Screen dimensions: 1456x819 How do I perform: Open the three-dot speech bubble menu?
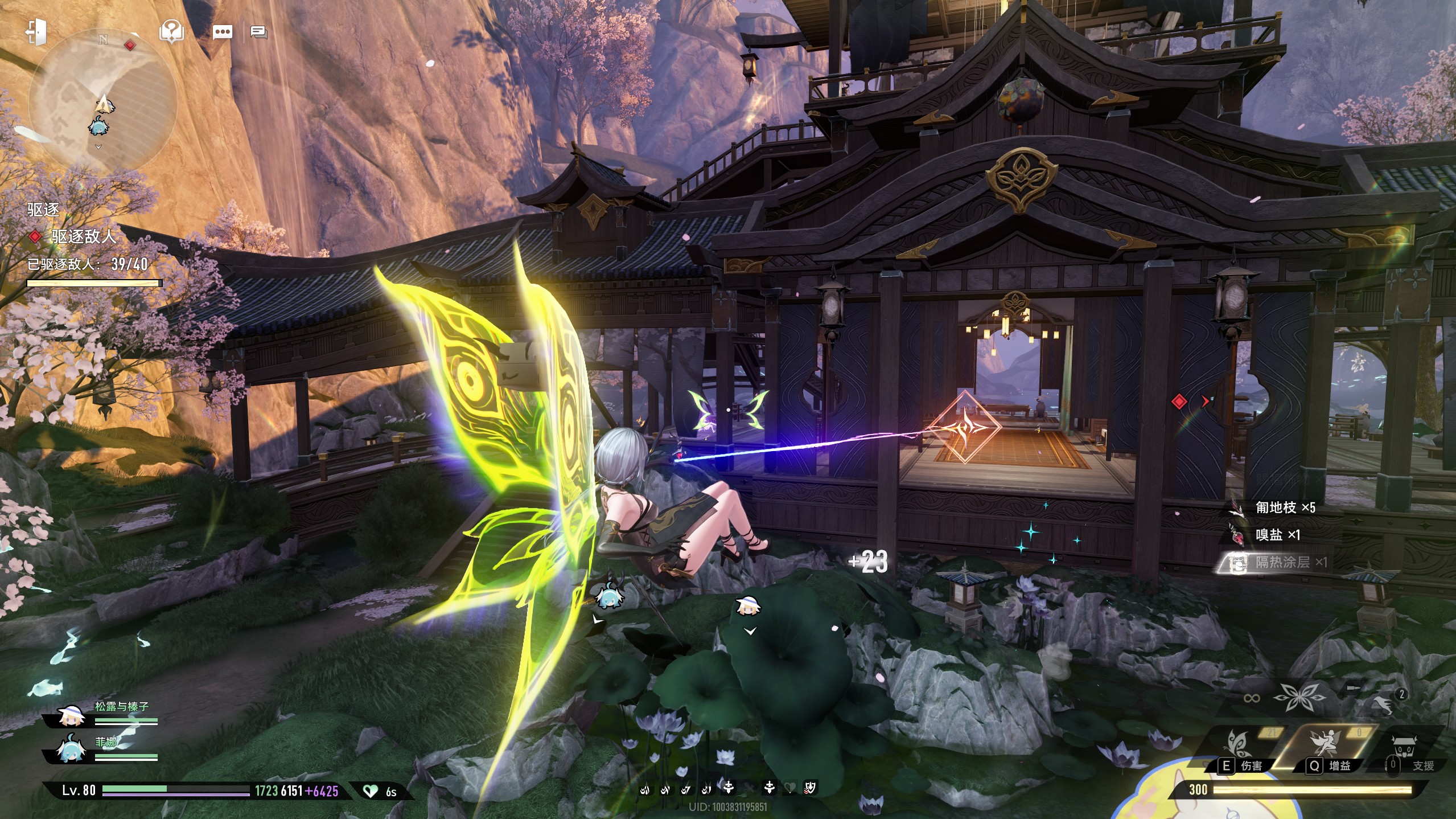pyautogui.click(x=222, y=32)
